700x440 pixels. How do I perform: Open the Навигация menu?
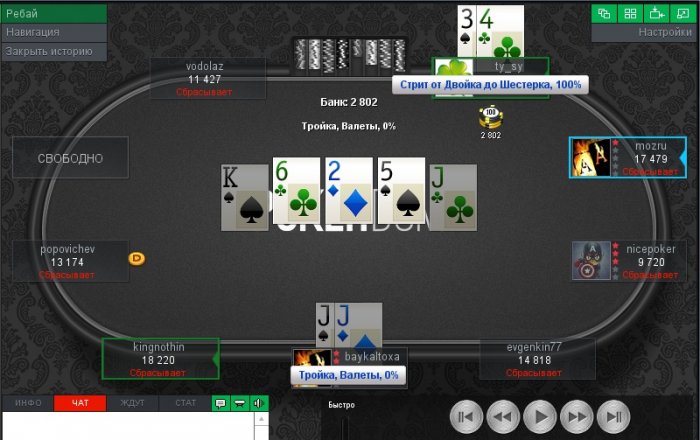tap(54, 32)
